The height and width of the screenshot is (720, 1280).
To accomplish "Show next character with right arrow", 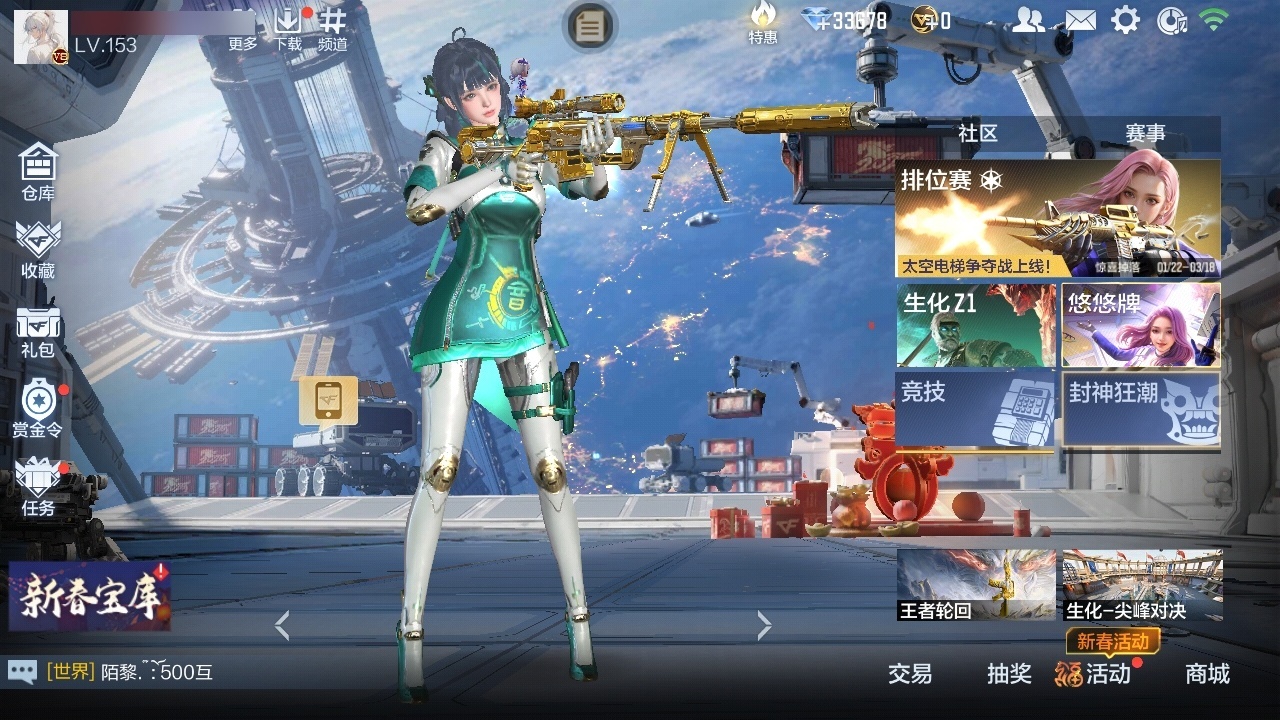I will [765, 626].
